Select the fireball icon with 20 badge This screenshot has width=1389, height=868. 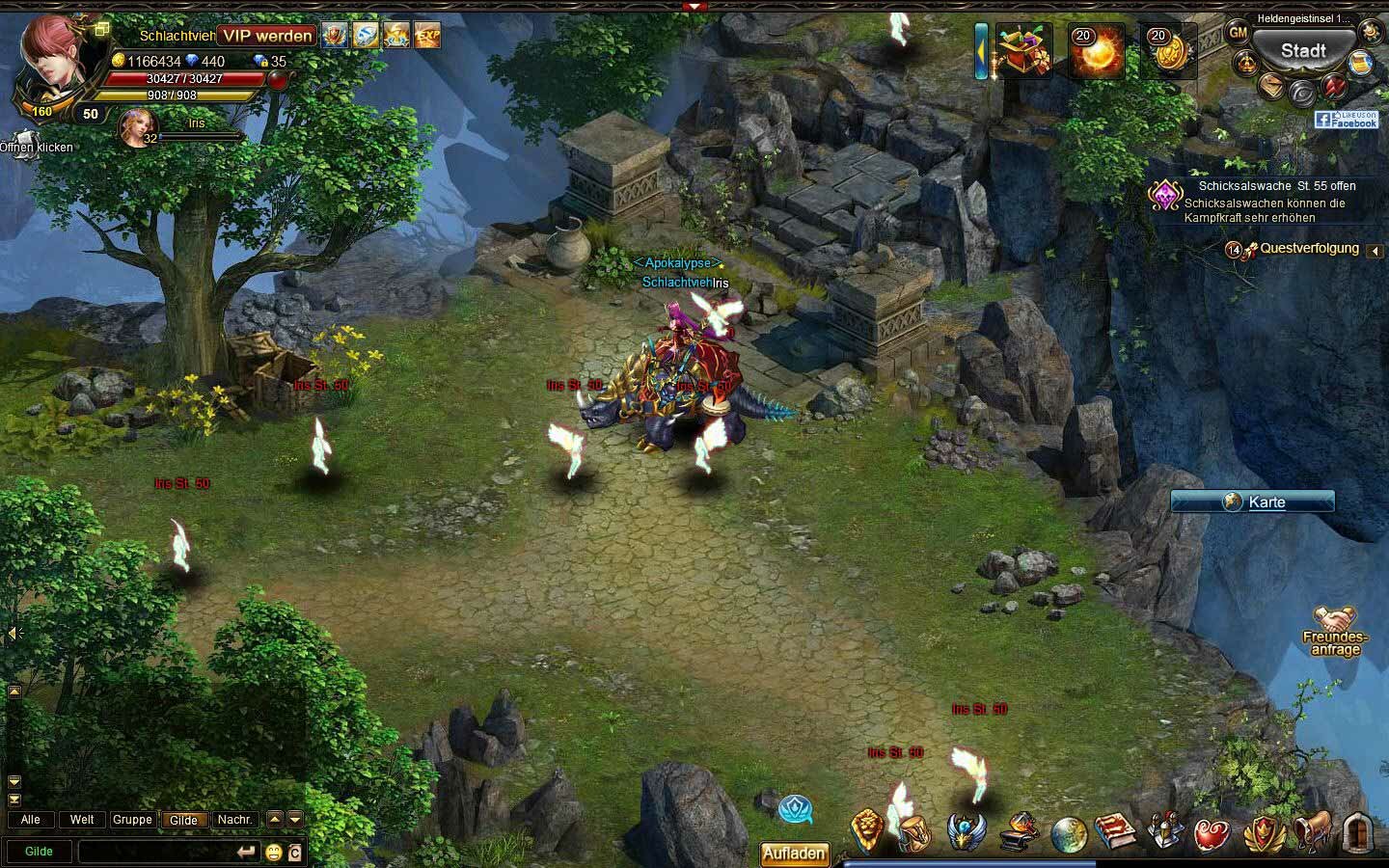pyautogui.click(x=1097, y=51)
